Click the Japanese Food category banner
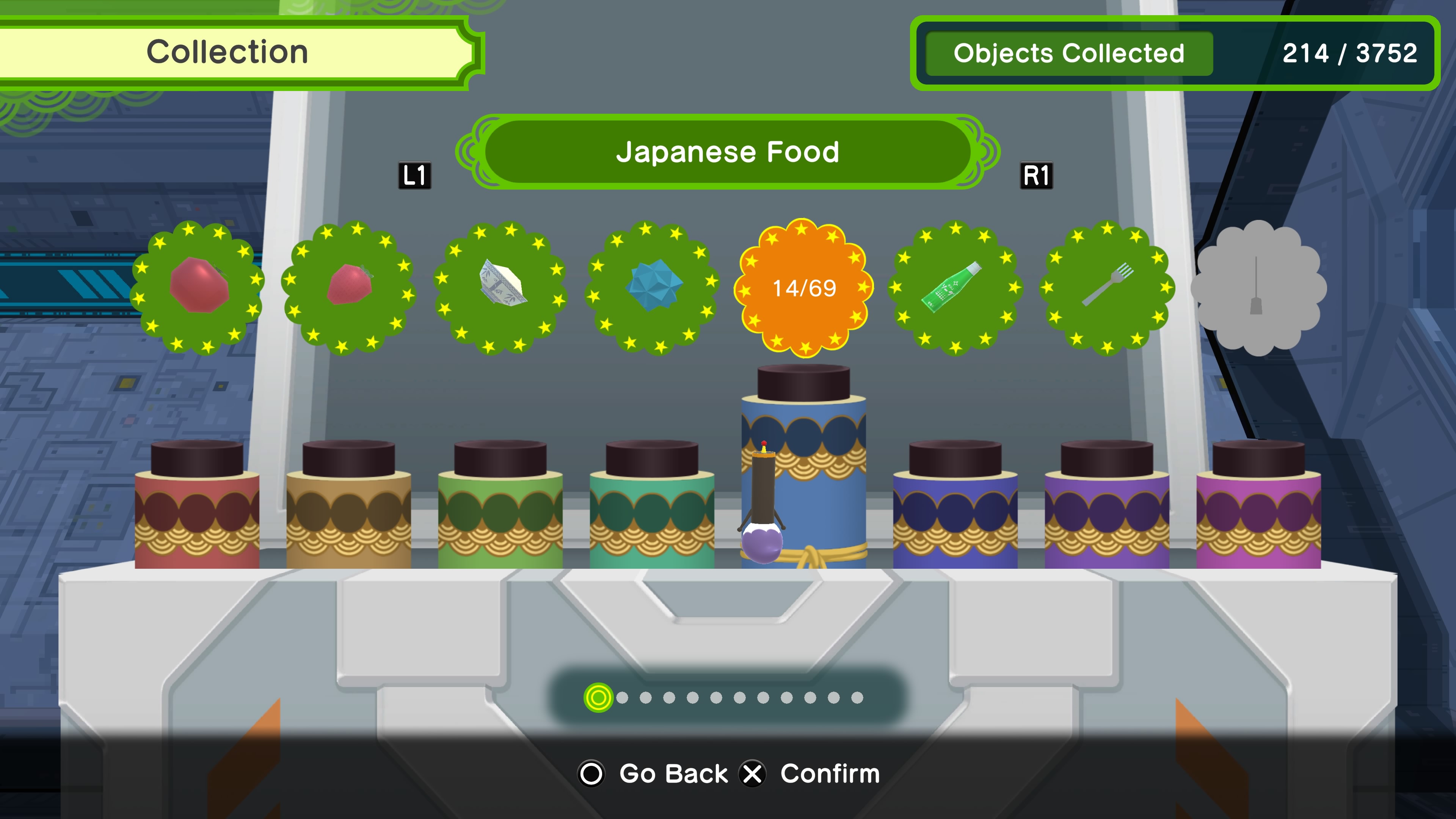 pos(728,152)
